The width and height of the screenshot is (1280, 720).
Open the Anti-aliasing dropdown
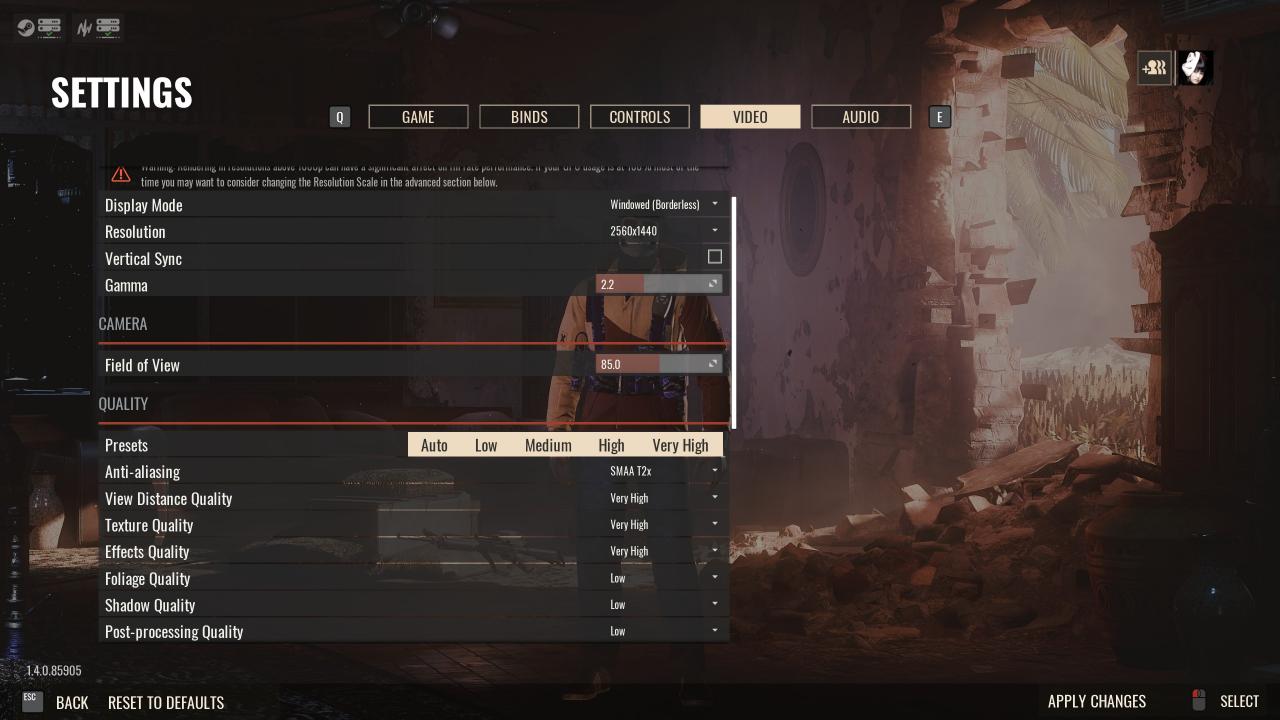click(663, 471)
